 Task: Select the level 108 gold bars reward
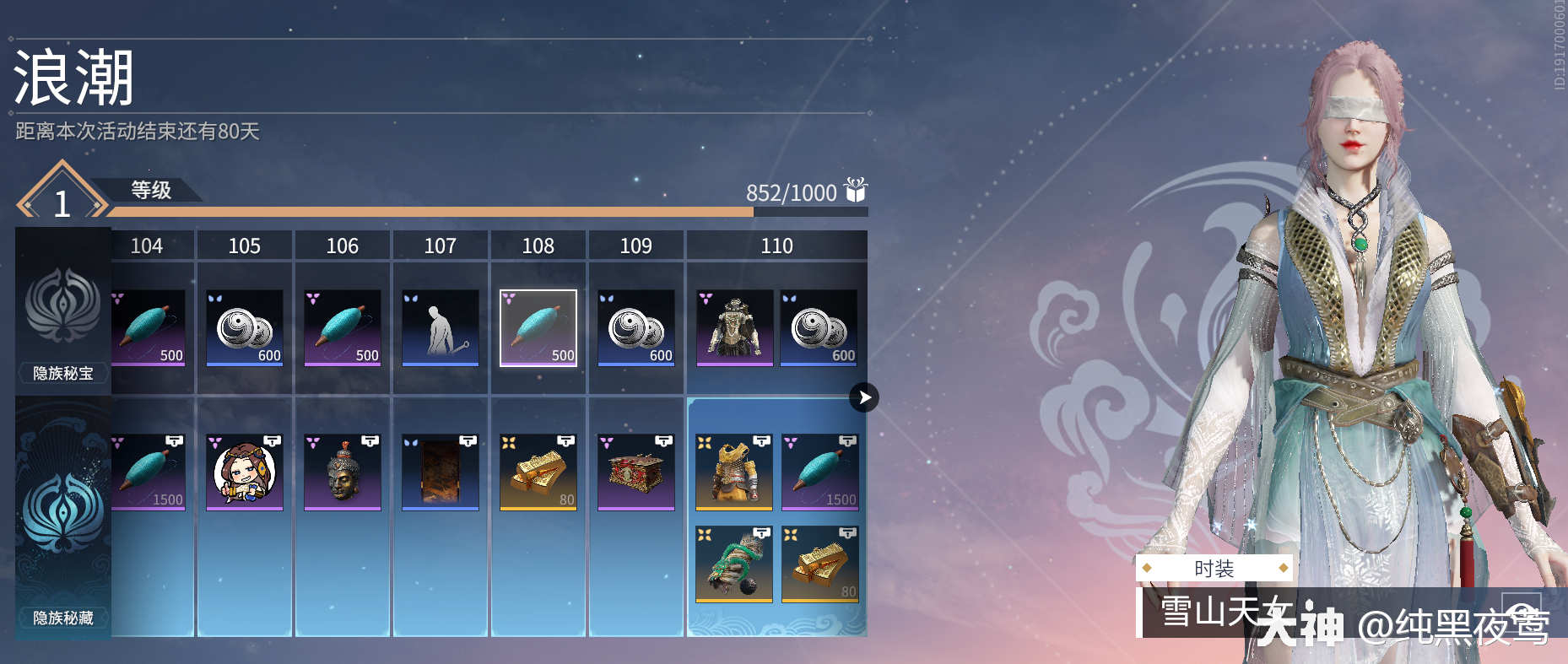click(x=538, y=472)
